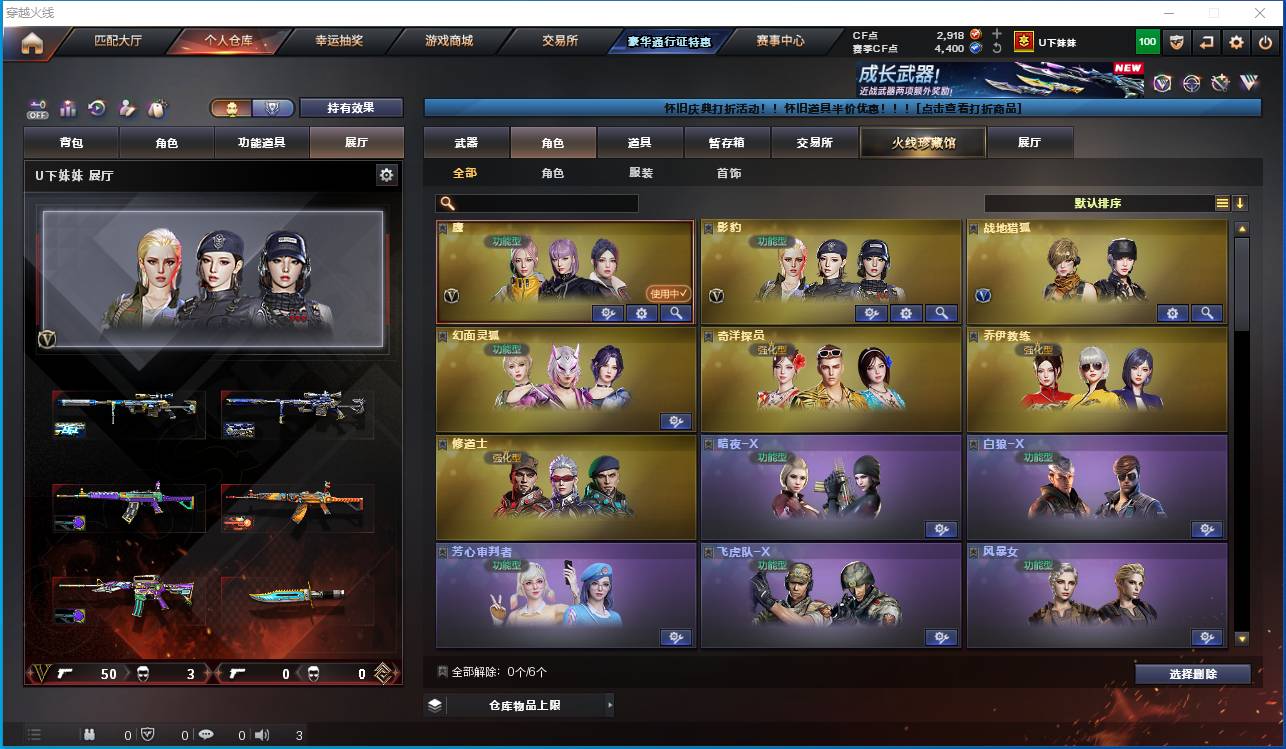This screenshot has width=1286, height=749.
Task: Click the return-to-lobby arrow icon
Action: click(x=1208, y=41)
